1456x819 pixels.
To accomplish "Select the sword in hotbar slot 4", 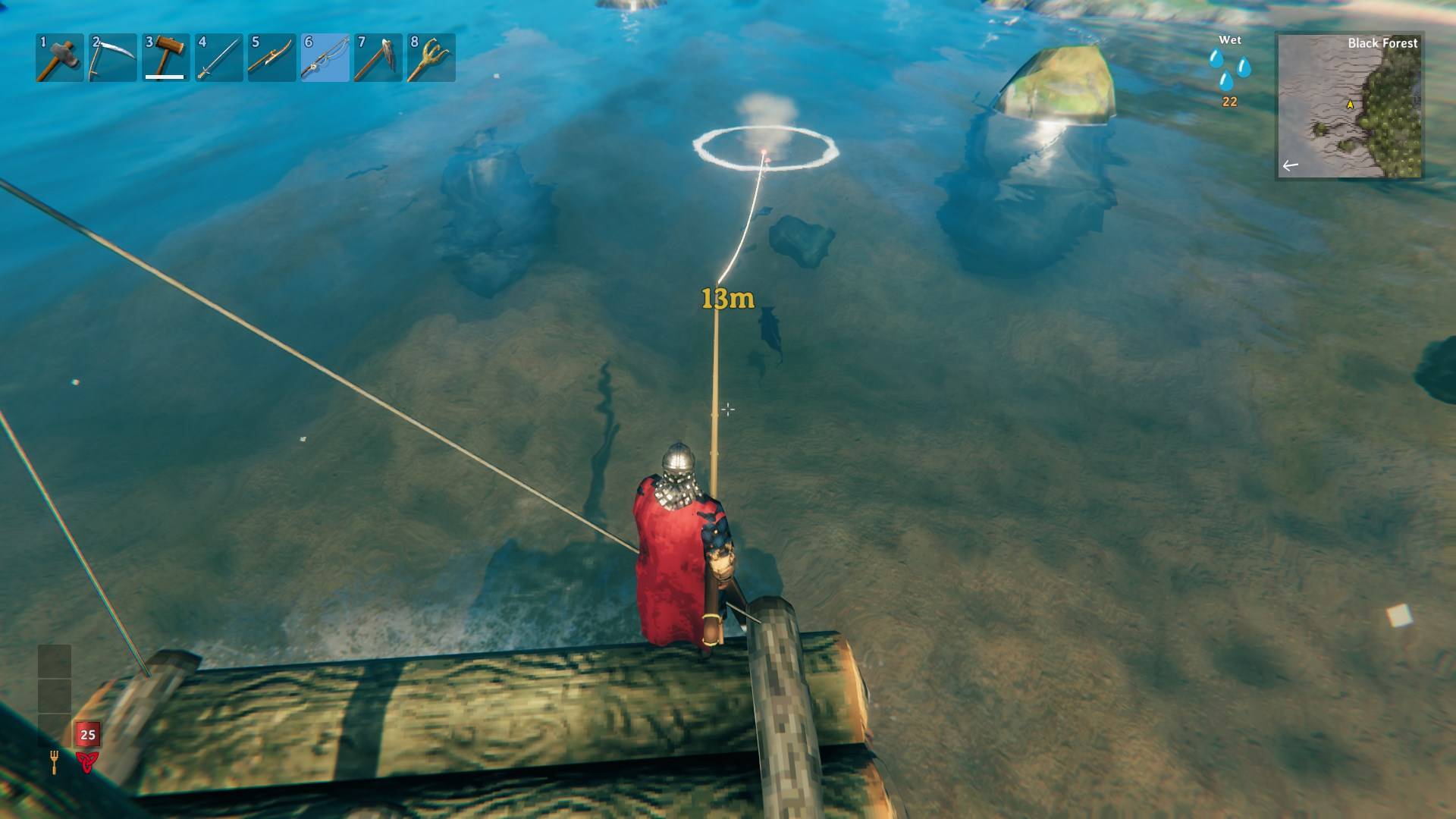I will coord(218,58).
